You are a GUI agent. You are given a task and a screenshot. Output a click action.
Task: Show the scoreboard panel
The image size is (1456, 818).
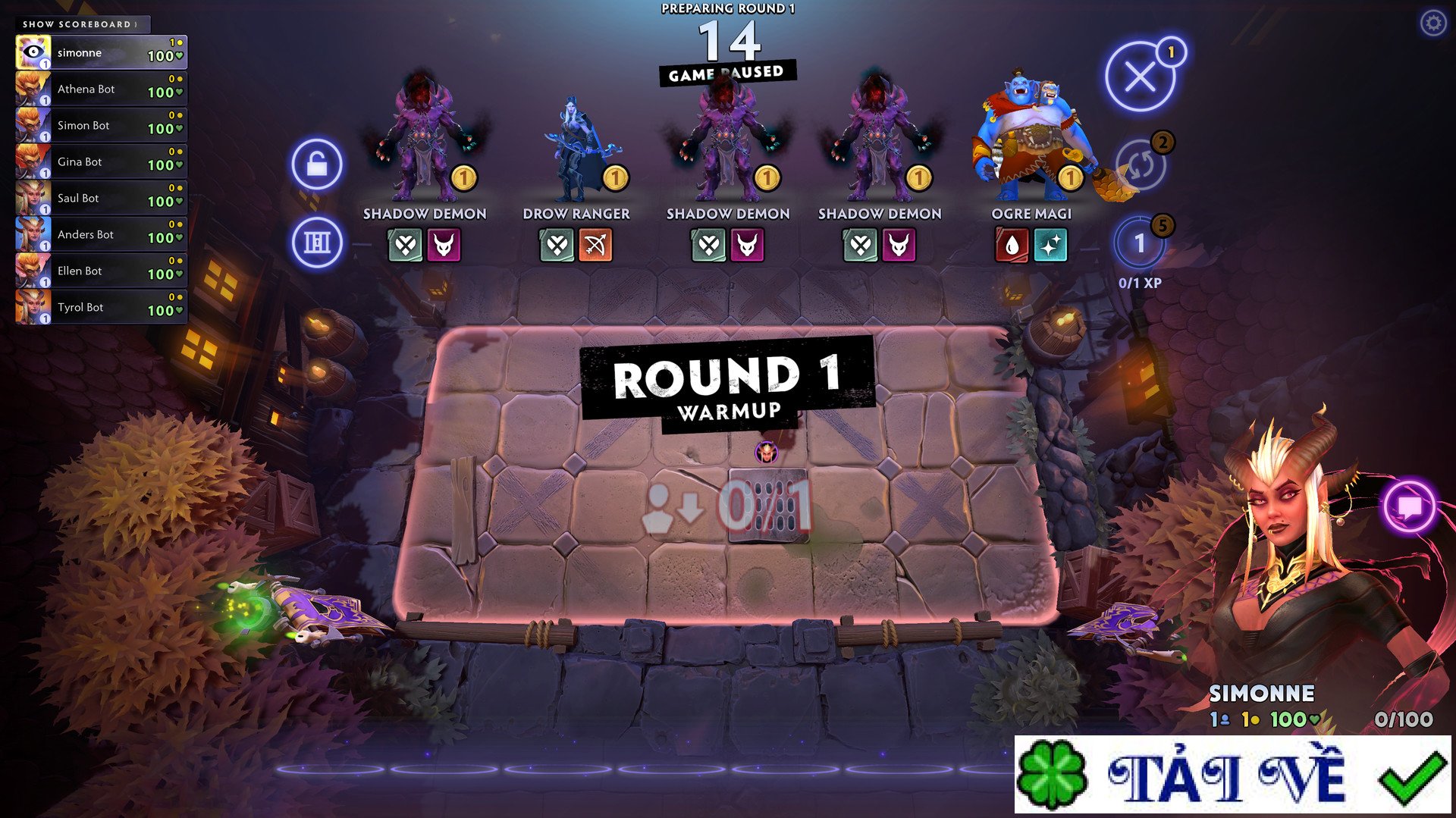pos(80,24)
